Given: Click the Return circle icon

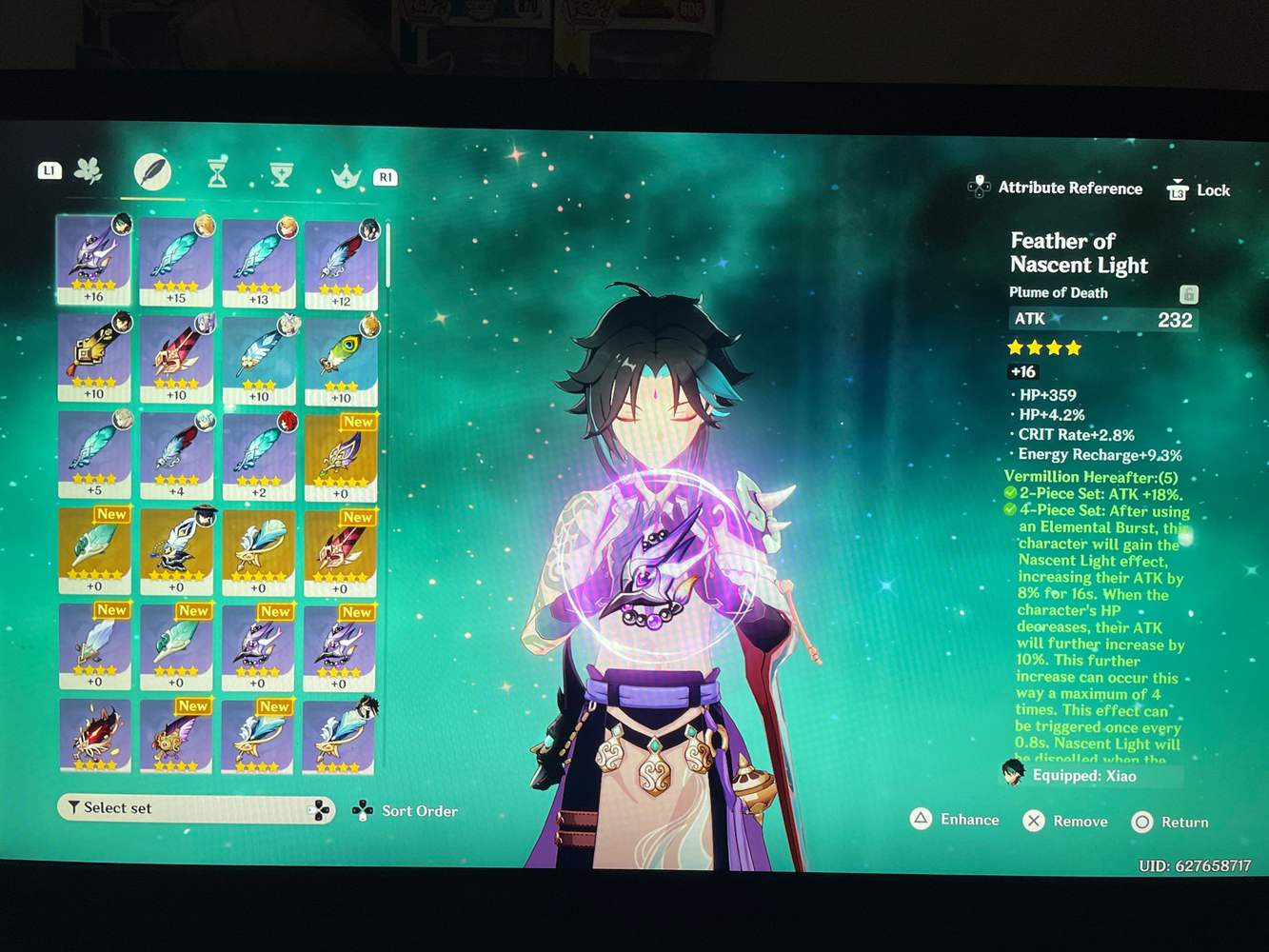Looking at the screenshot, I should click(1142, 822).
